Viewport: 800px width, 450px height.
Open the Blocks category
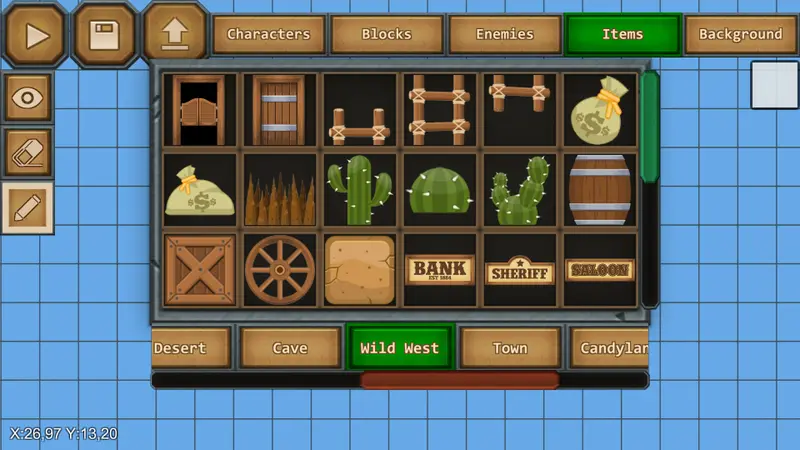386,35
